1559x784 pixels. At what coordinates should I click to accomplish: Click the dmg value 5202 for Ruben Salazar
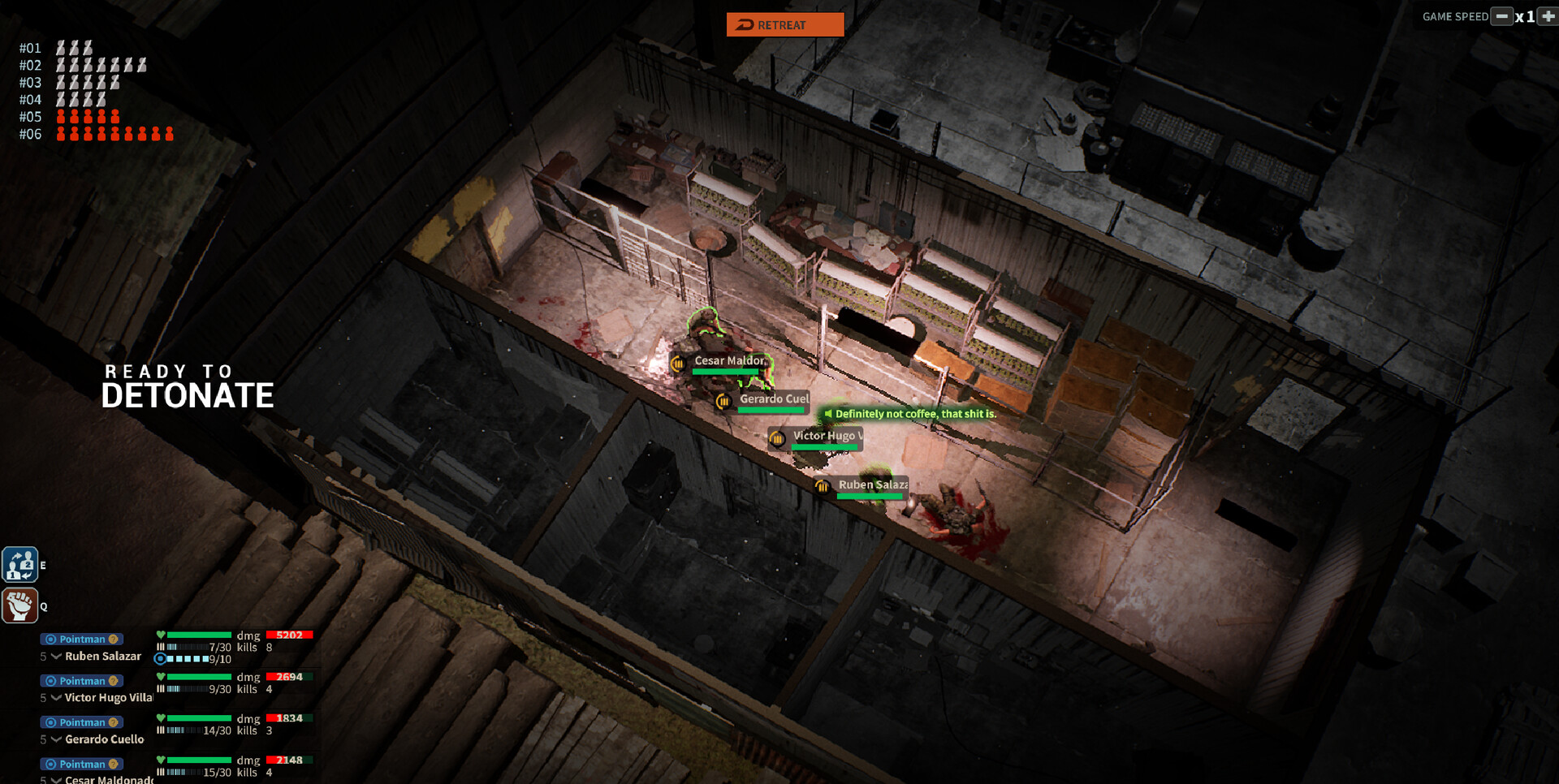(x=288, y=635)
